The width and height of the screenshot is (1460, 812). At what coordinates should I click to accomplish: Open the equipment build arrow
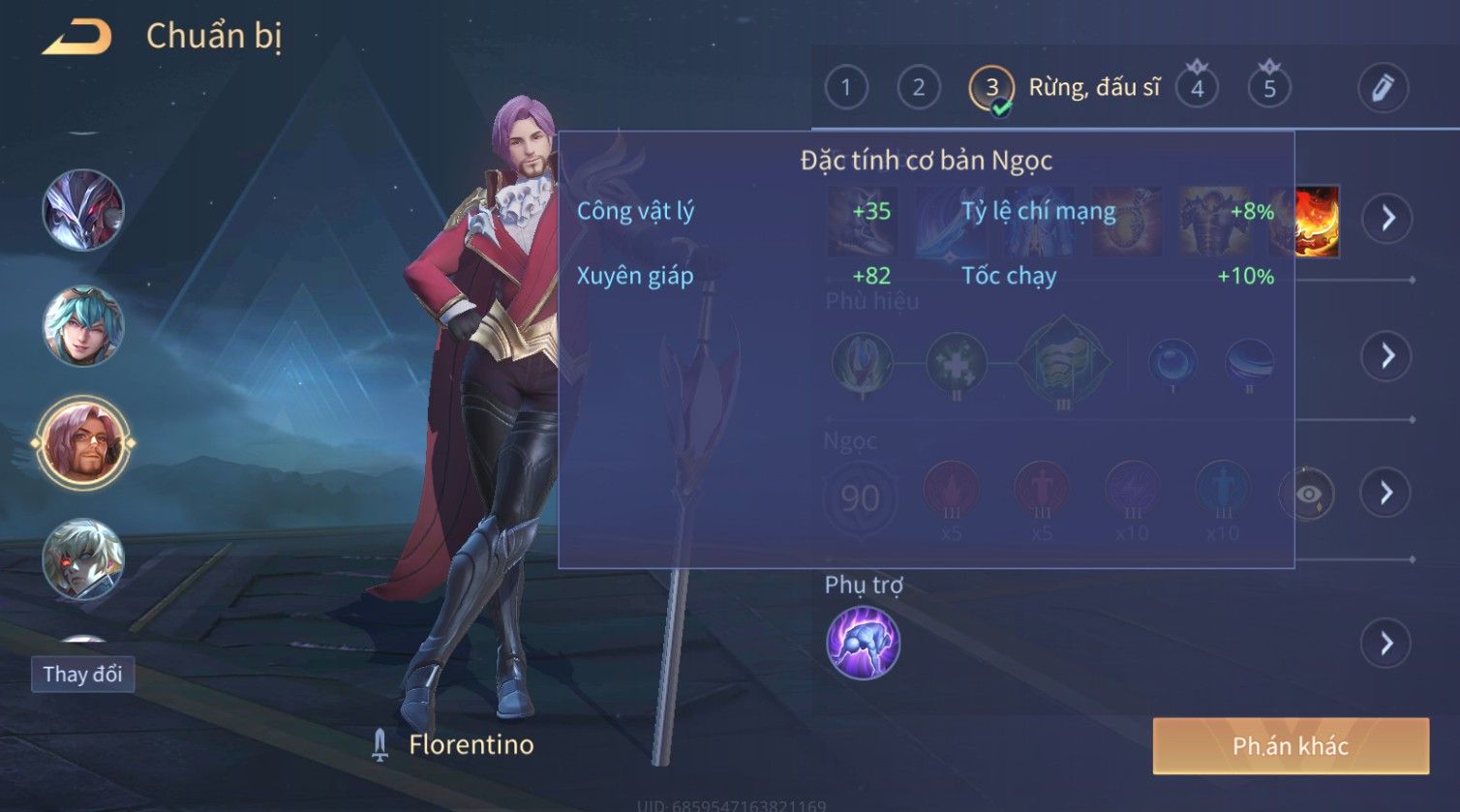[x=1387, y=219]
